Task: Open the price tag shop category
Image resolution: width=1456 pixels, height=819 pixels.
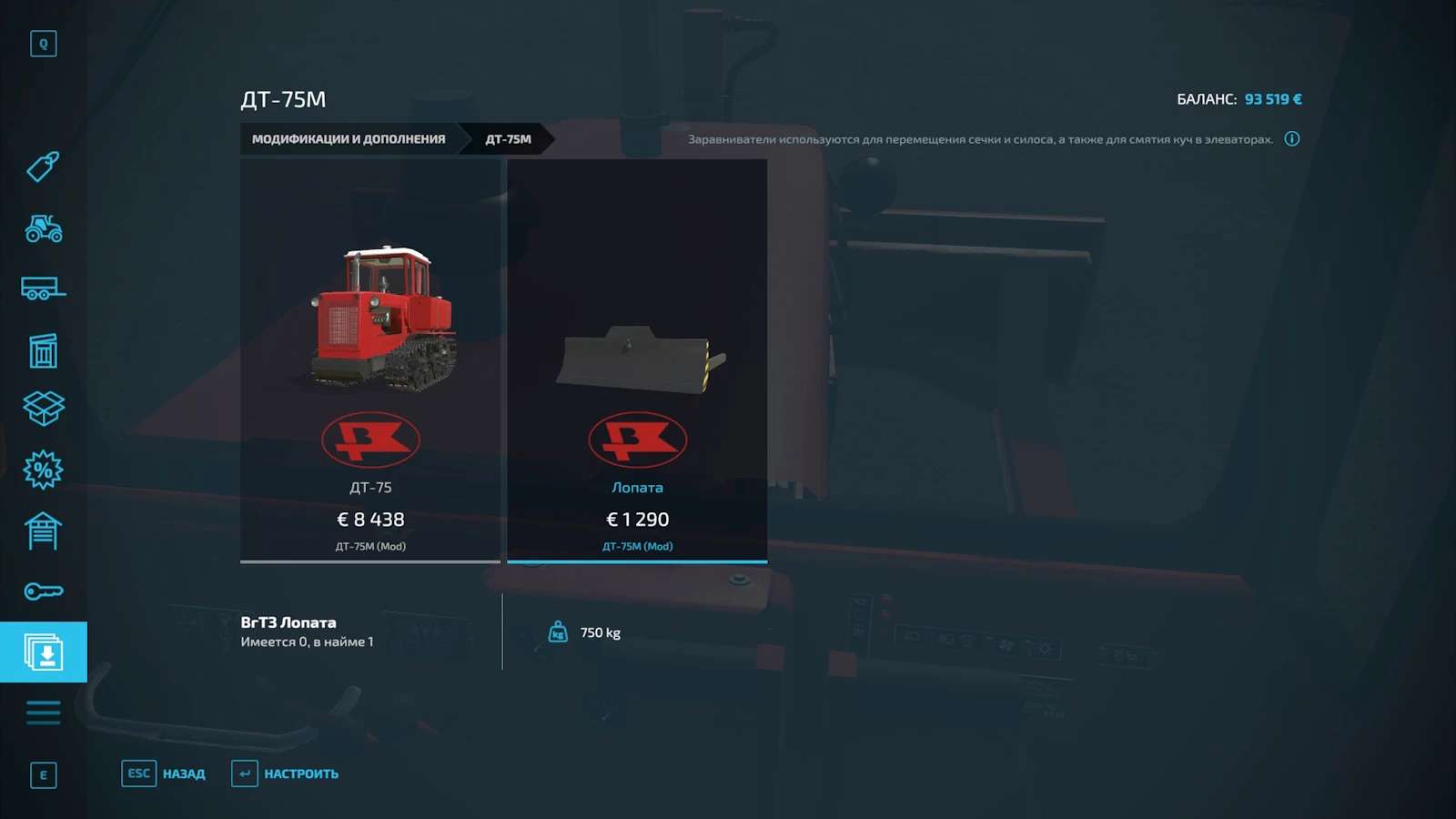Action: coord(43,167)
